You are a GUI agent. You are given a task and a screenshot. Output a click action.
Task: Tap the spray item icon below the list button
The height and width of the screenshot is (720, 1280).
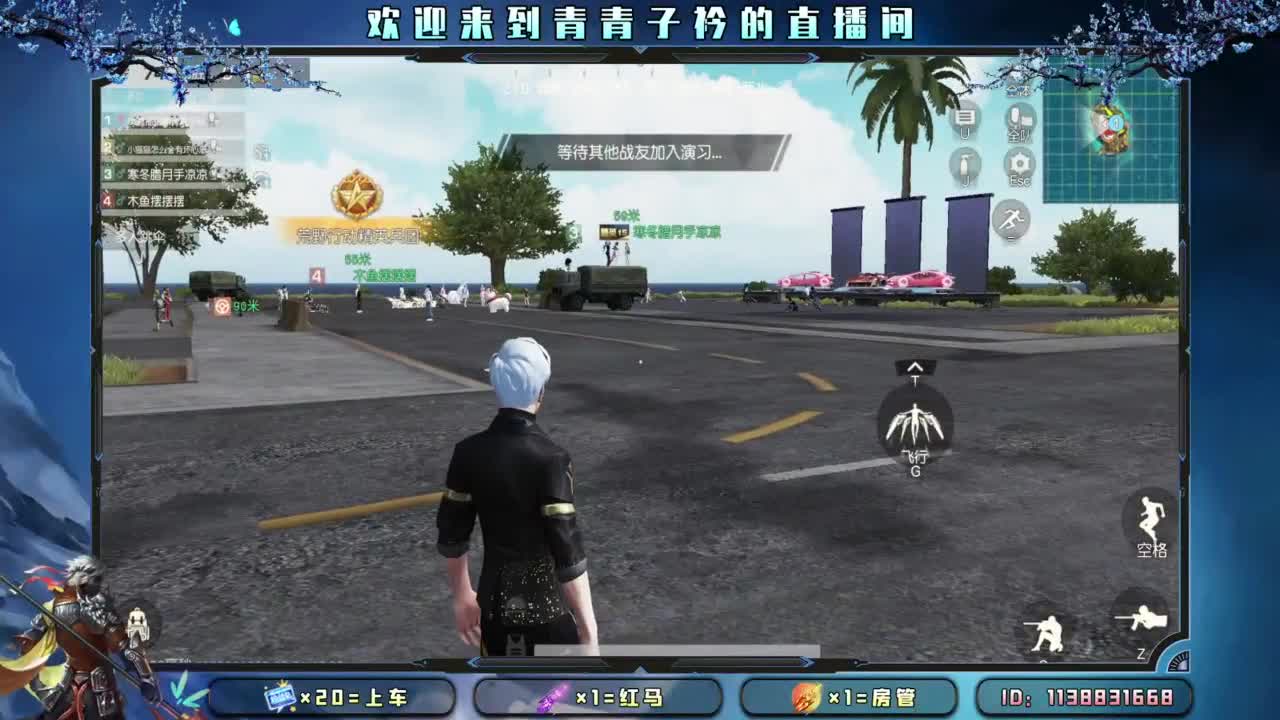pos(963,163)
